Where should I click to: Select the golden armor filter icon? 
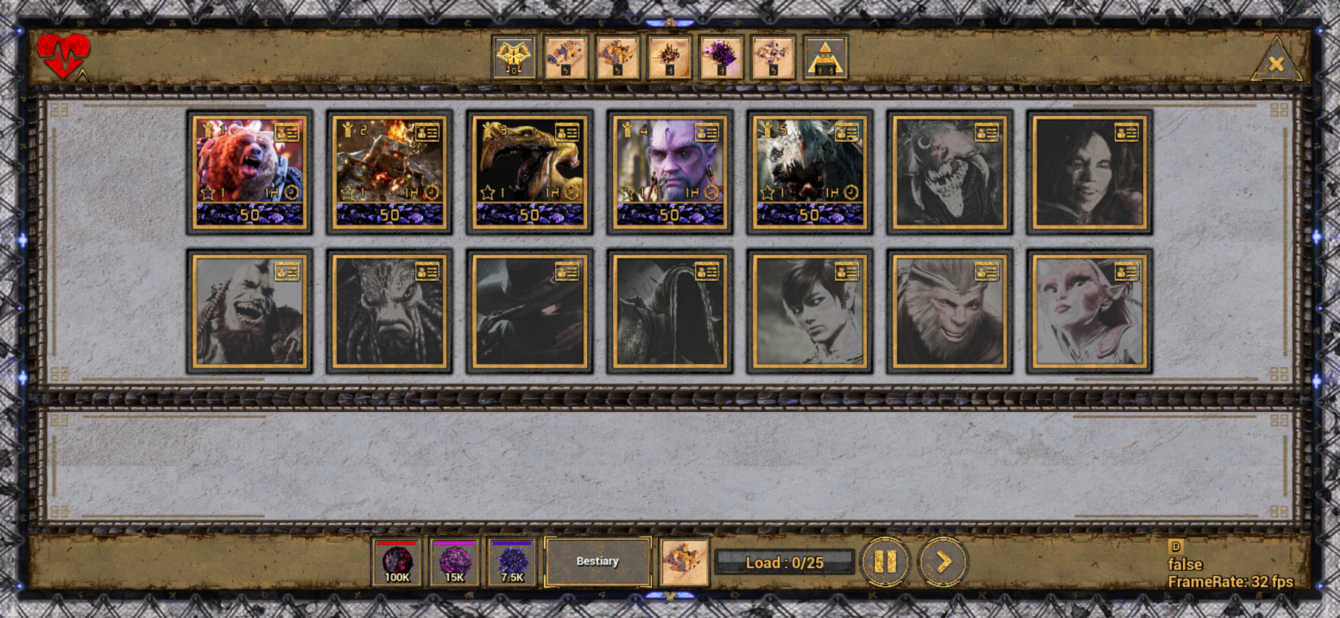point(514,57)
